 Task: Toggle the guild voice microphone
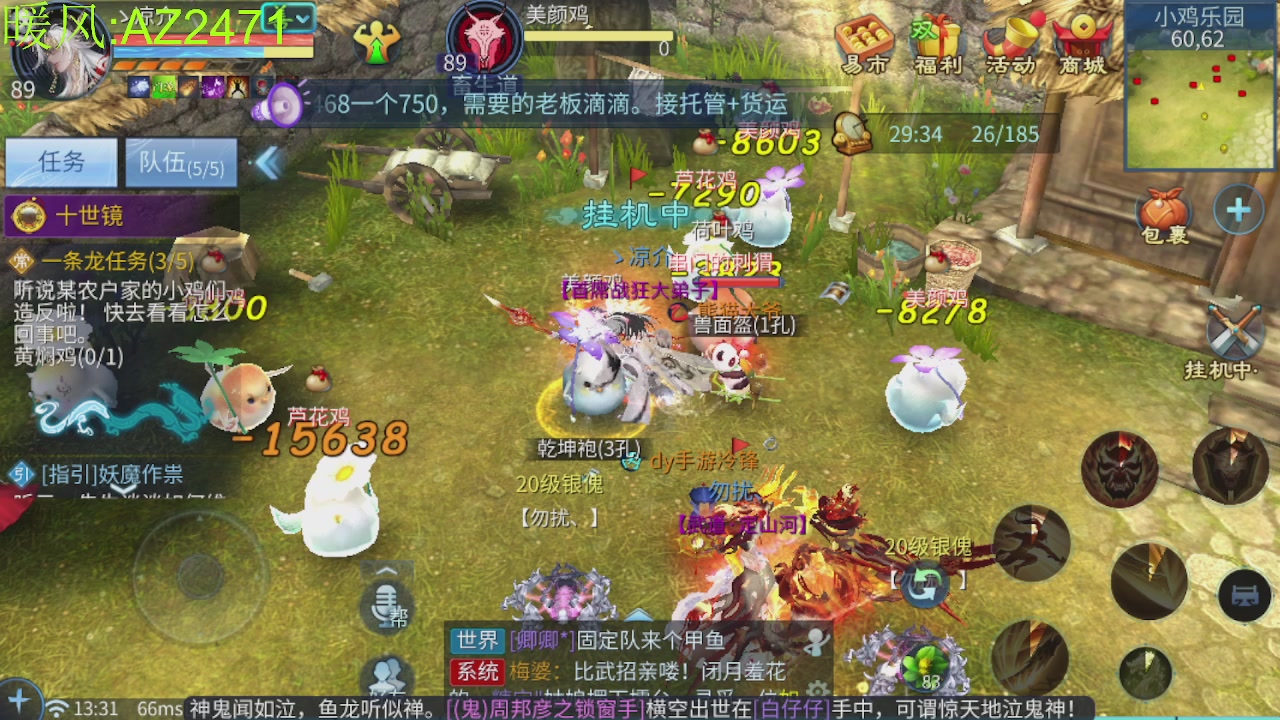[386, 606]
